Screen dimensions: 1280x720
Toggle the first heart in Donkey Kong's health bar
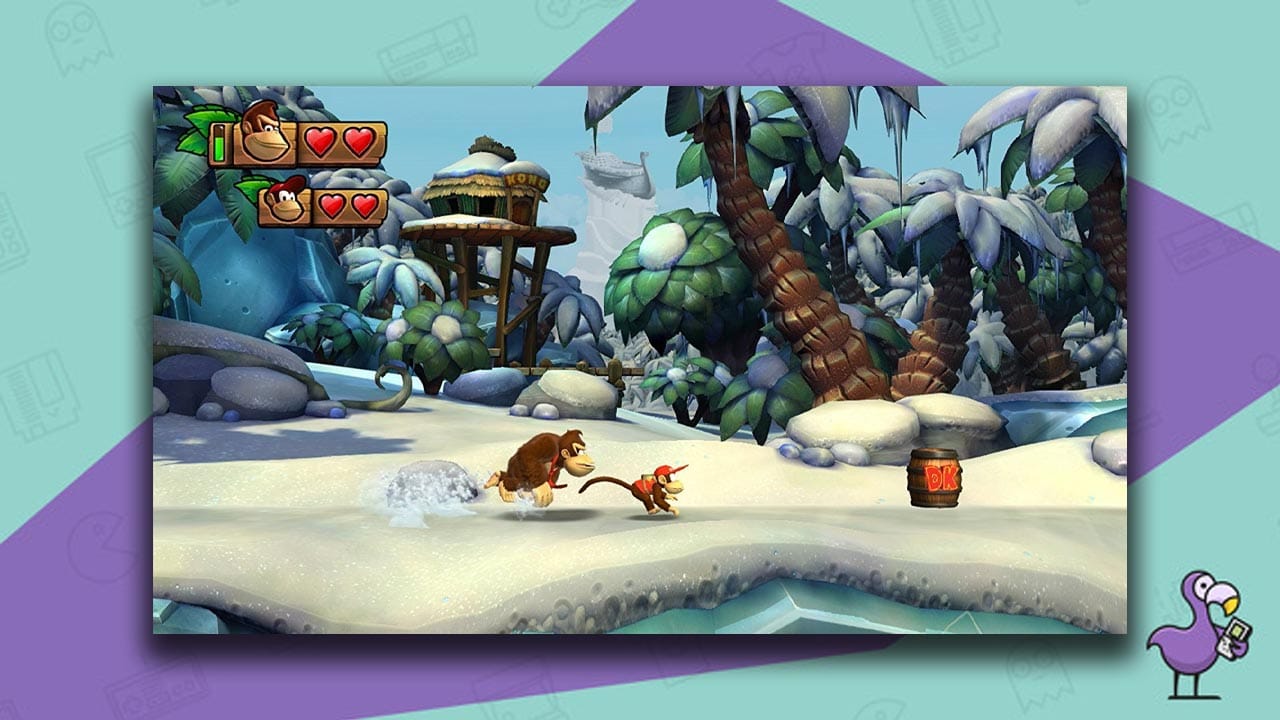(x=322, y=142)
